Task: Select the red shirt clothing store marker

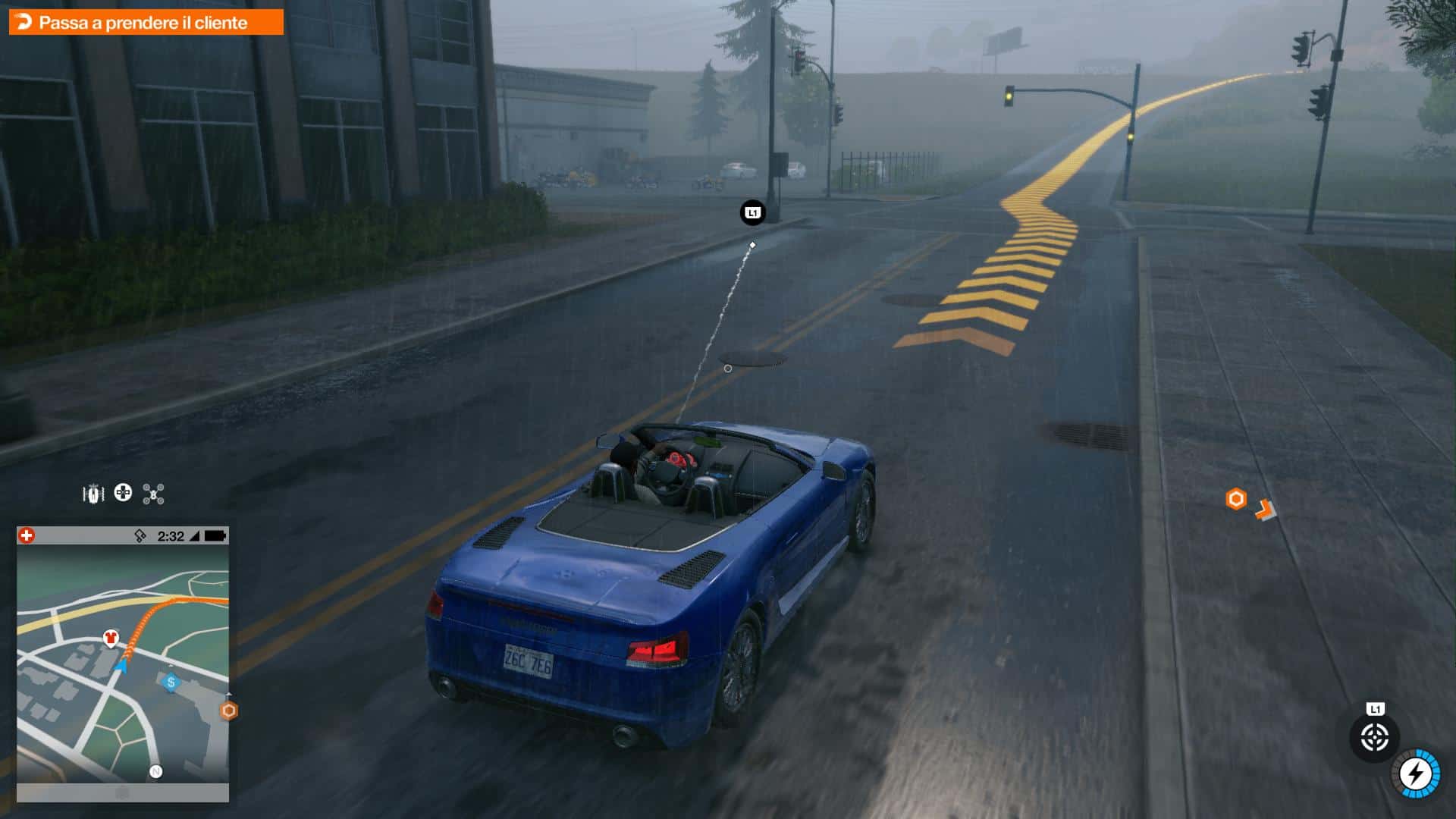Action: point(111,638)
